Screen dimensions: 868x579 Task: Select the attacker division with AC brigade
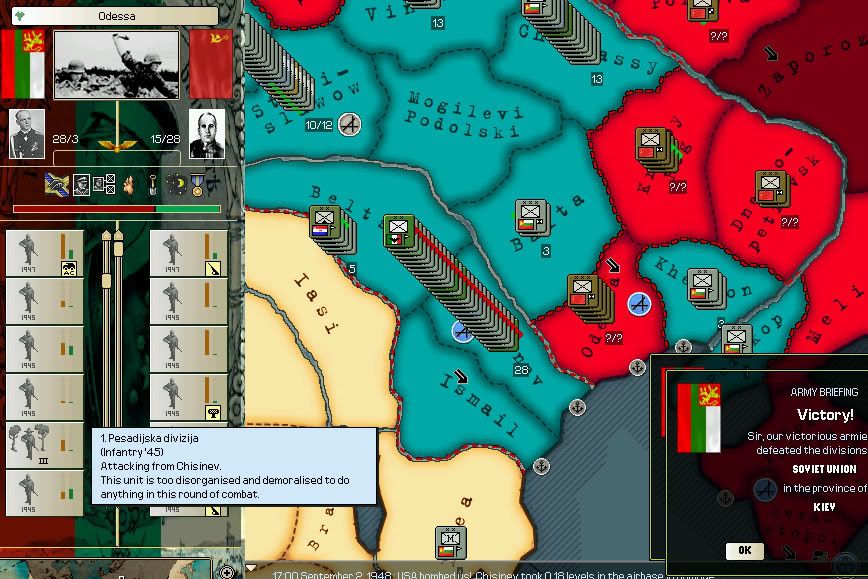[x=44, y=254]
